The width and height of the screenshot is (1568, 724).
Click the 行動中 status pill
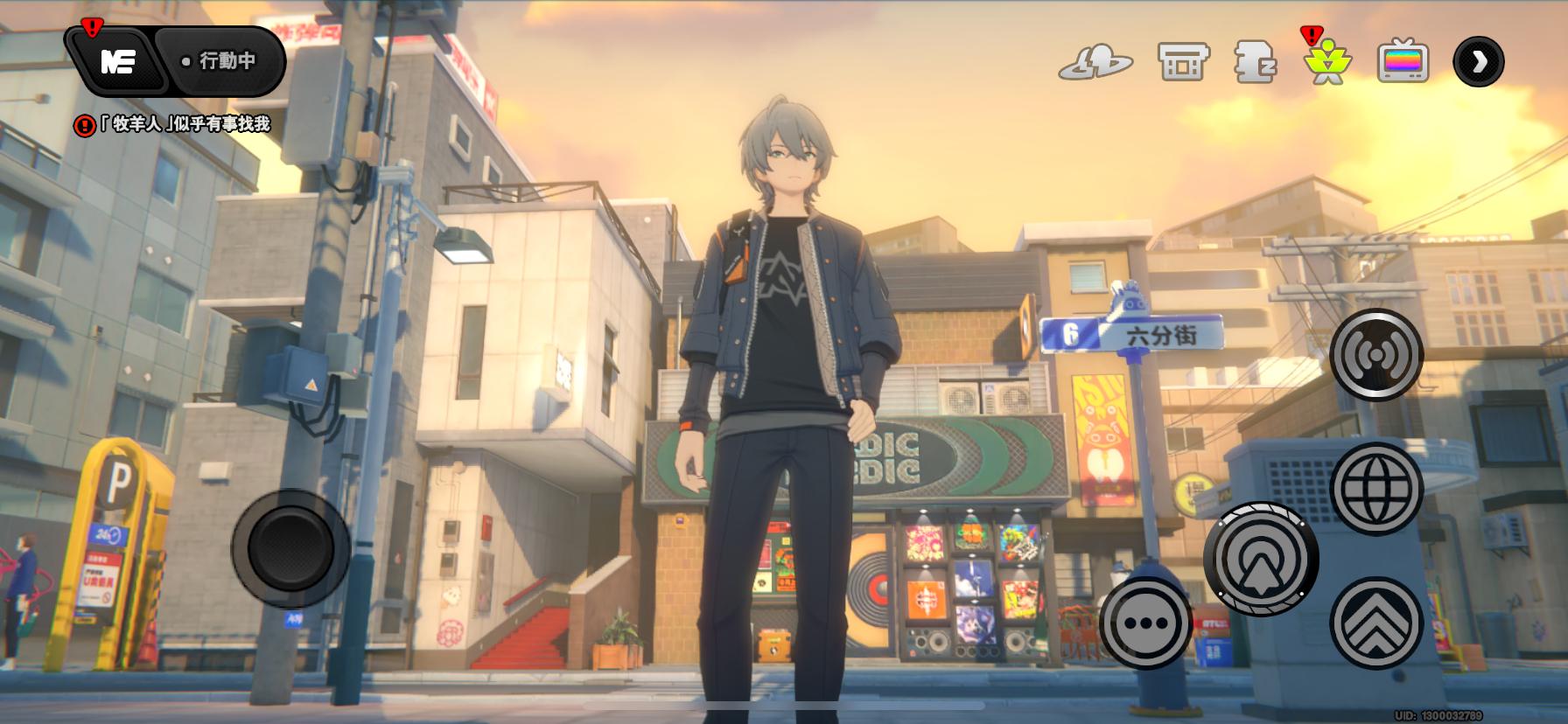click(220, 61)
